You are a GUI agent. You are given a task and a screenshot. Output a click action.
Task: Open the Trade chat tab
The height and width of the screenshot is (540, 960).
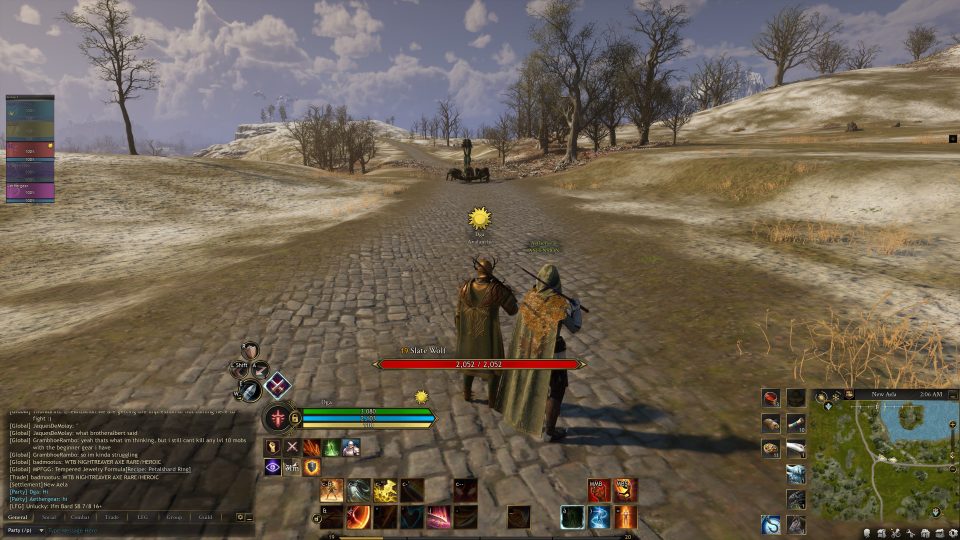pyautogui.click(x=110, y=517)
